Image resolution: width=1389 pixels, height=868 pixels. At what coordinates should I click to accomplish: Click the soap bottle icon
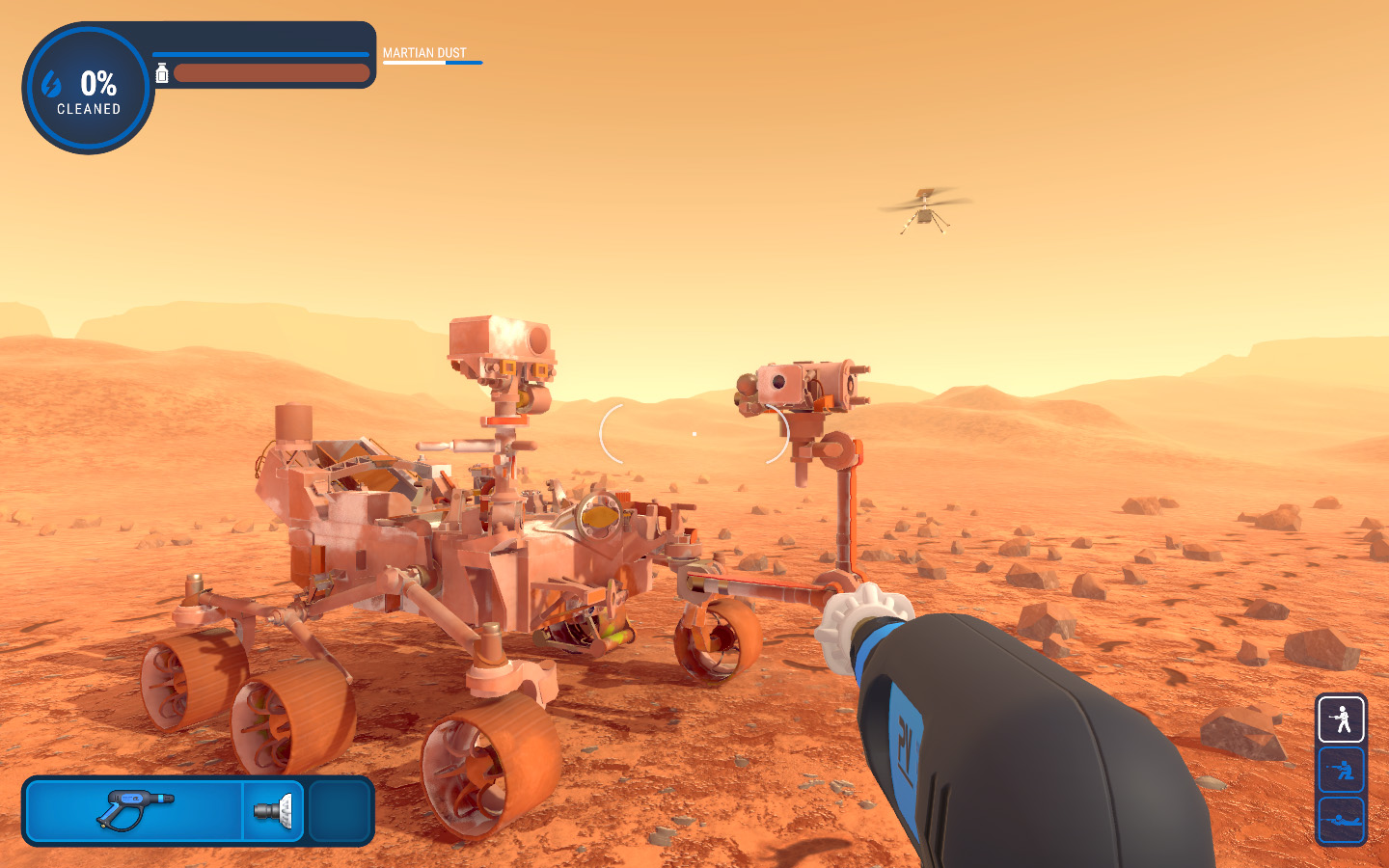coord(162,73)
